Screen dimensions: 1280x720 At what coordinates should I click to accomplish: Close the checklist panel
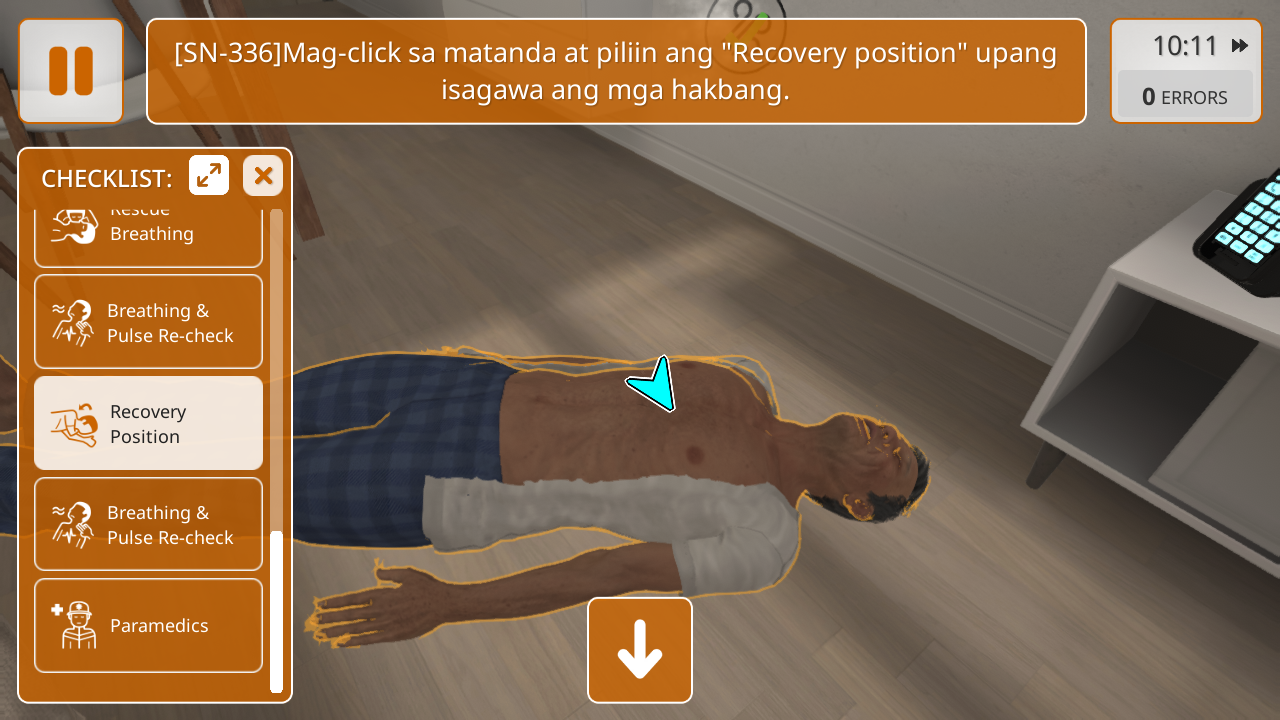[263, 176]
